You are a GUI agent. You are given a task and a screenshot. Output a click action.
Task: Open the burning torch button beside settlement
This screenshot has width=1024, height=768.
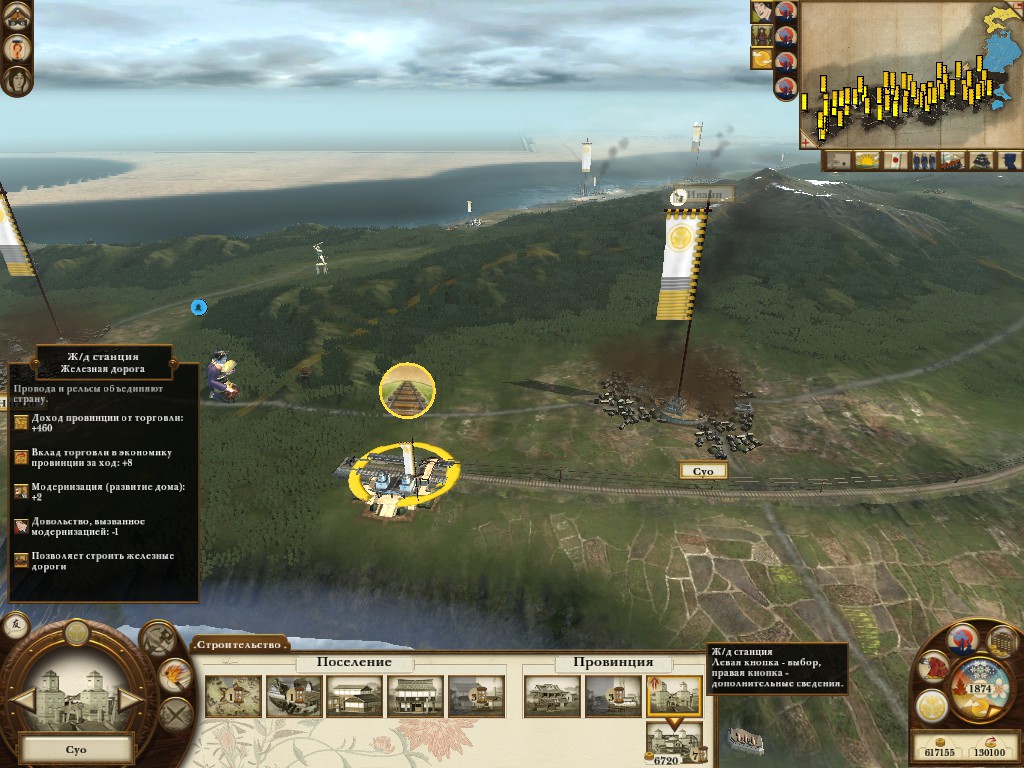click(175, 675)
